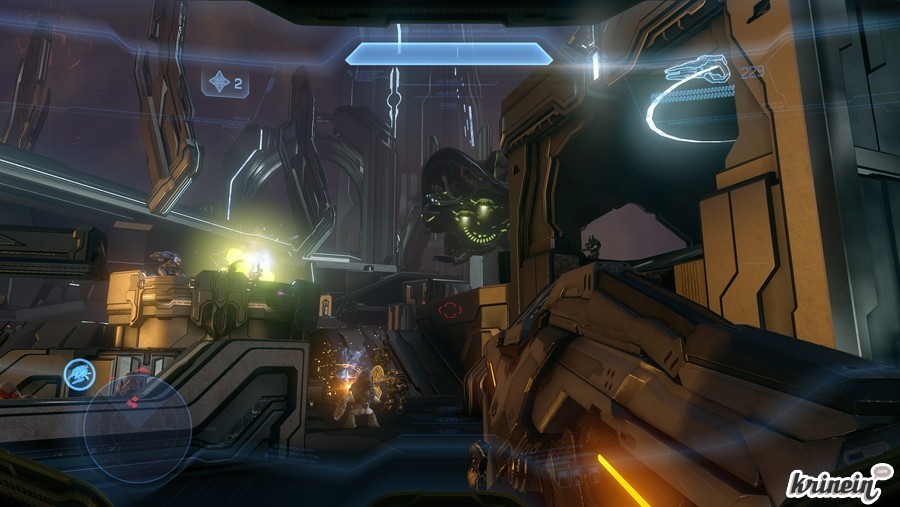
Task: Click the watermark logo in the corner
Action: (x=838, y=484)
